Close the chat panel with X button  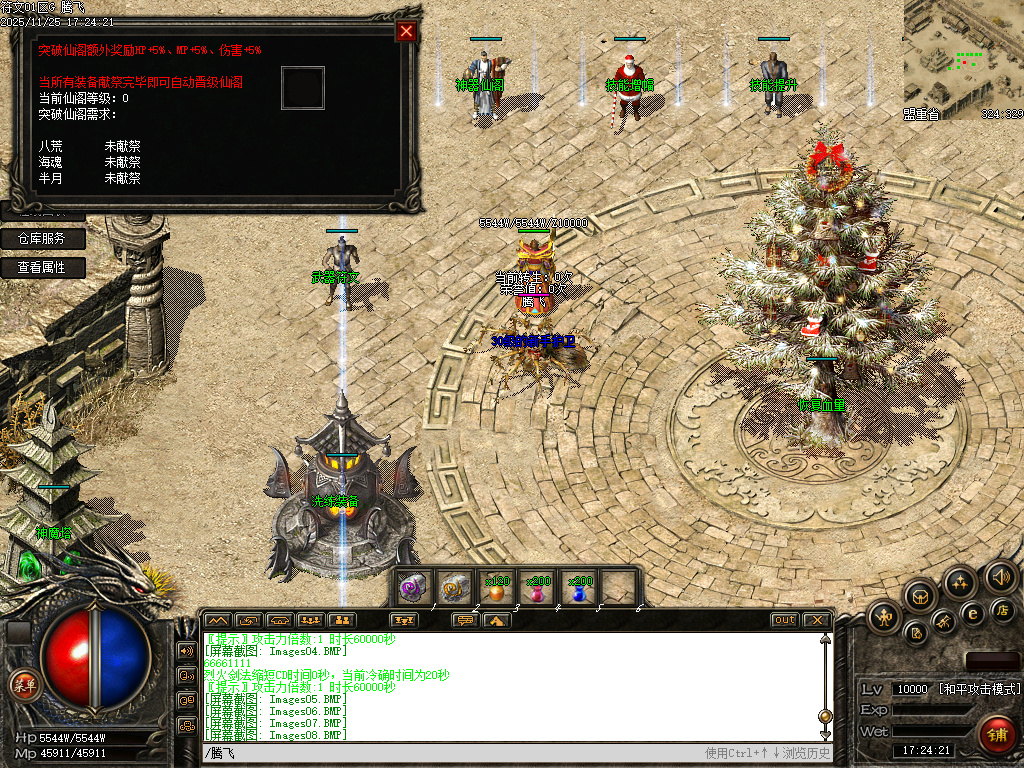pos(816,620)
